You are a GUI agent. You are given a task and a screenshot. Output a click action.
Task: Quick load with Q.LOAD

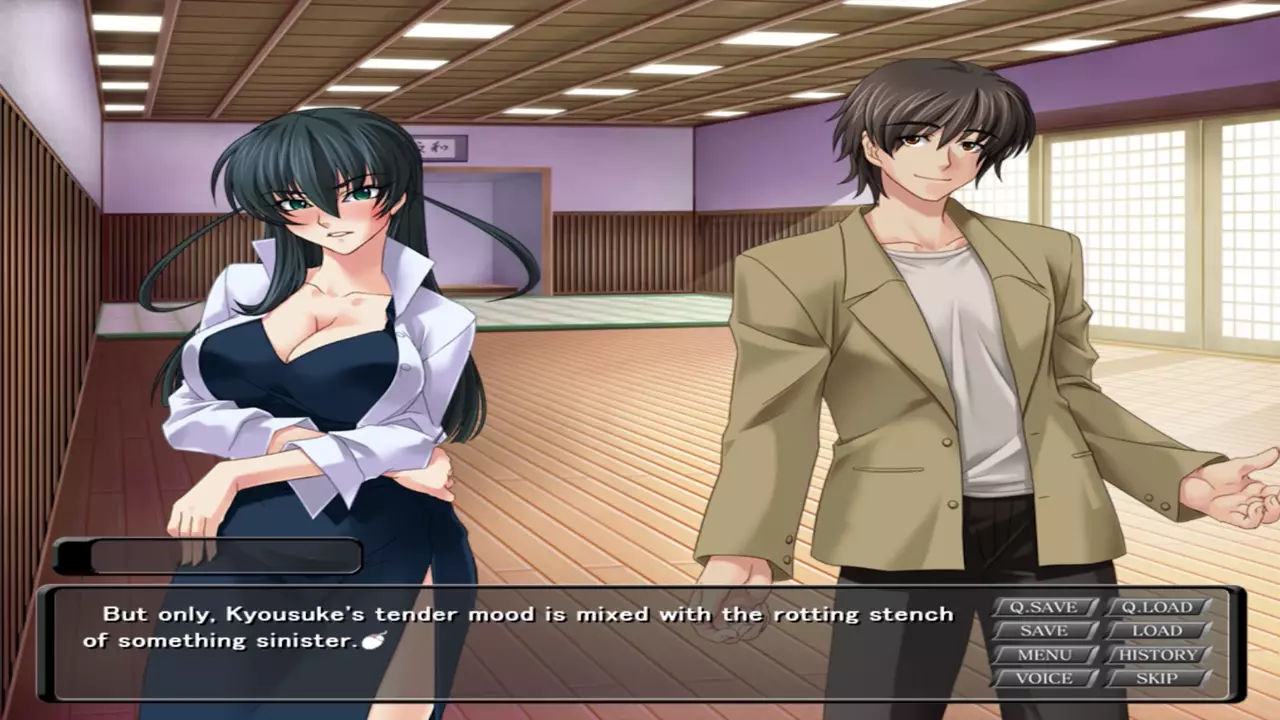point(1156,607)
